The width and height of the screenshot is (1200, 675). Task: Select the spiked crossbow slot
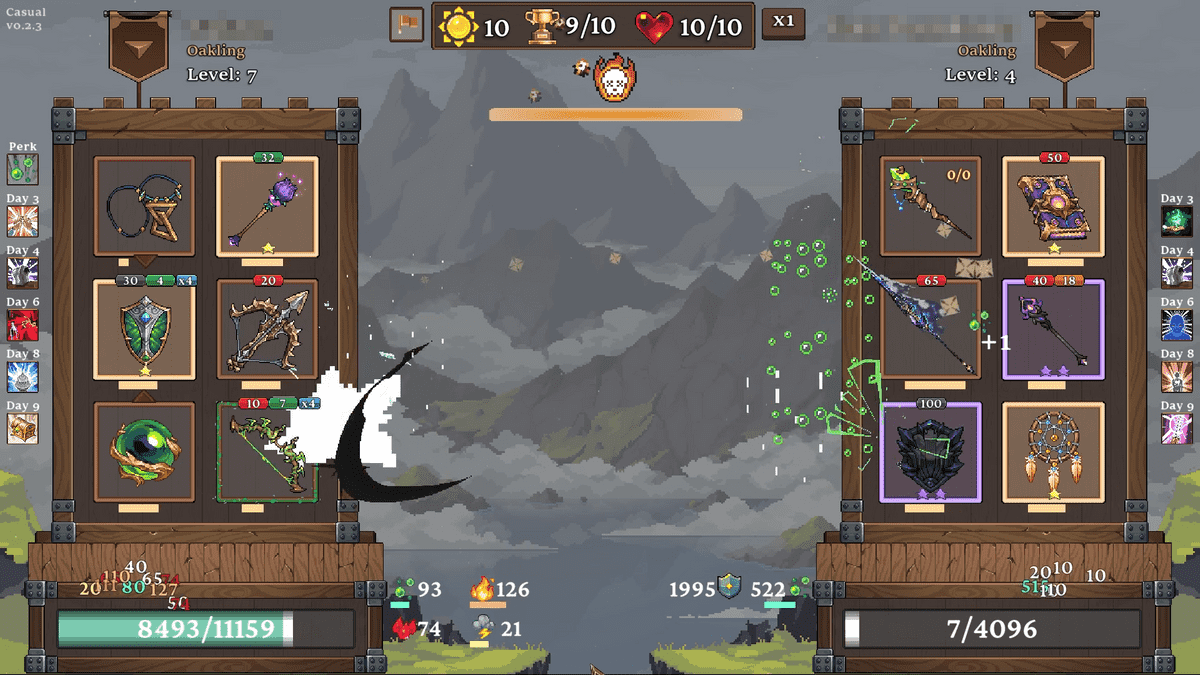(267, 329)
